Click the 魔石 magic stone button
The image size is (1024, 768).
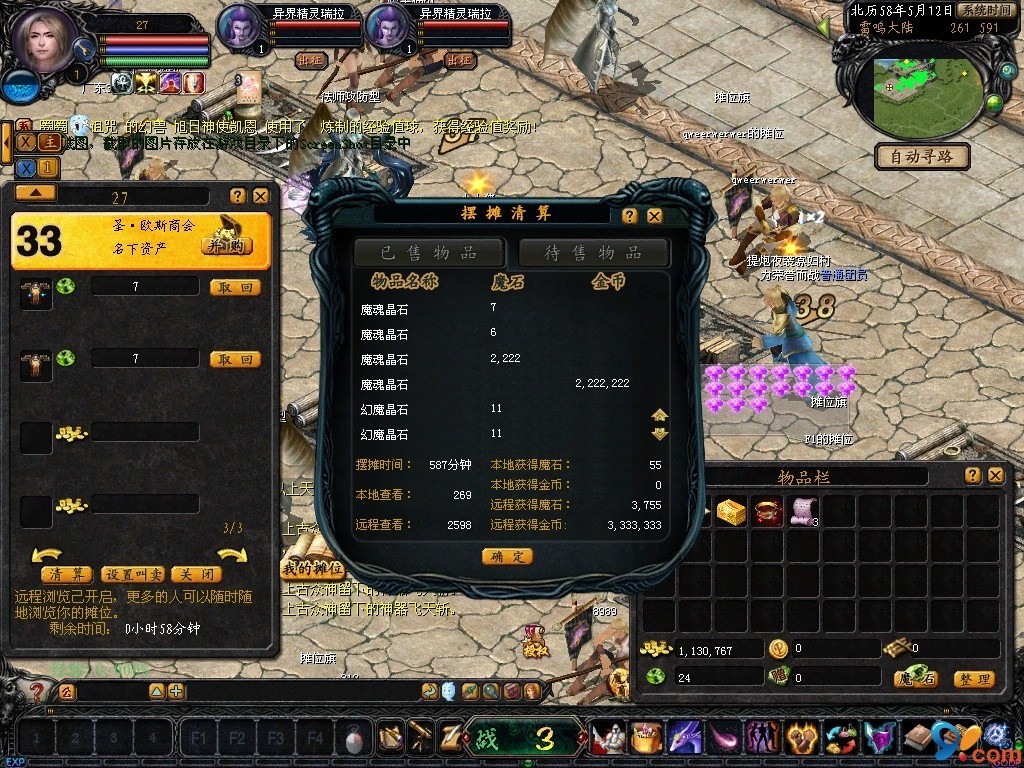(x=915, y=679)
